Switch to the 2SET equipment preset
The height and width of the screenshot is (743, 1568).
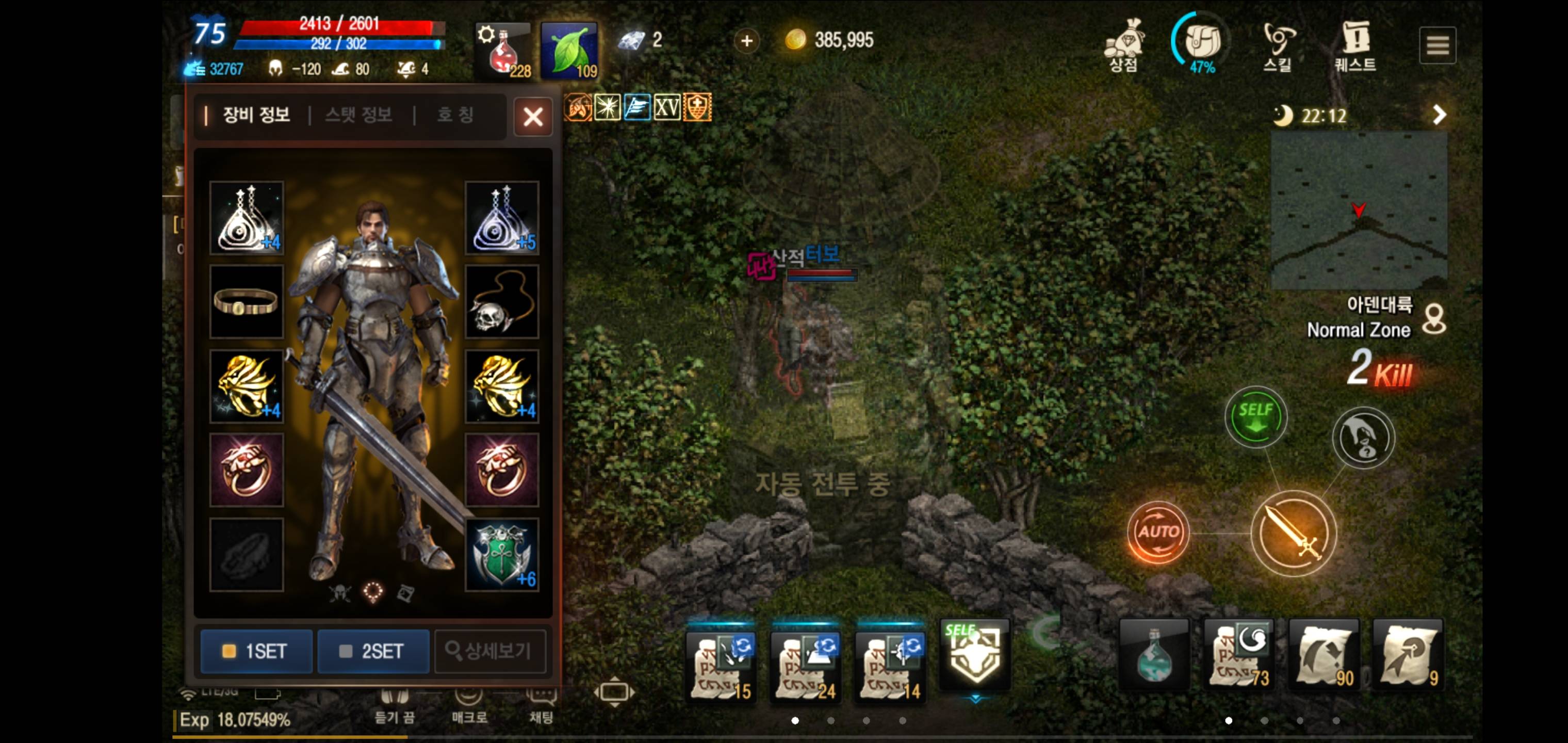(x=372, y=651)
